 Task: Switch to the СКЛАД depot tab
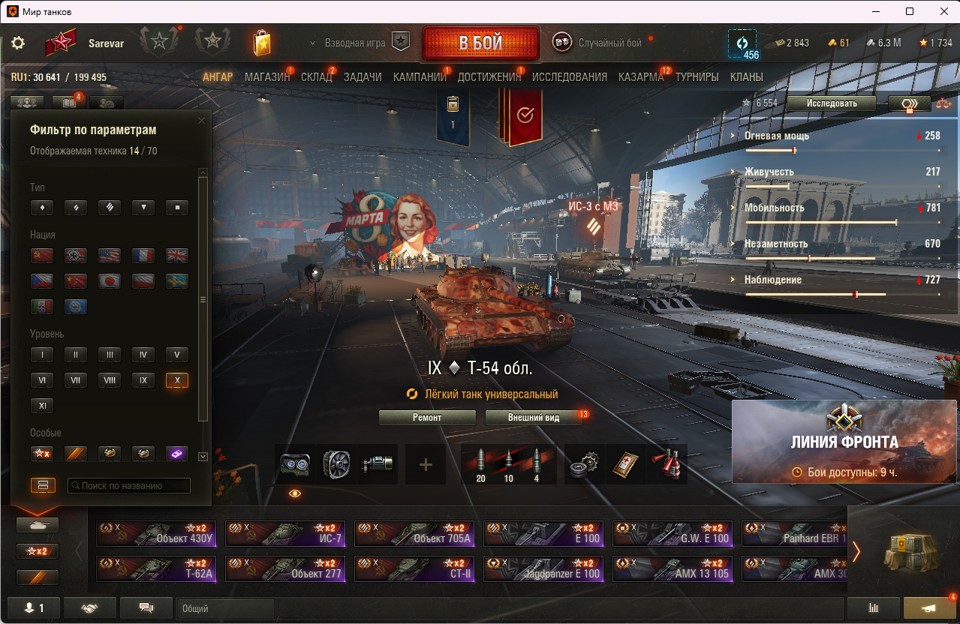click(316, 77)
